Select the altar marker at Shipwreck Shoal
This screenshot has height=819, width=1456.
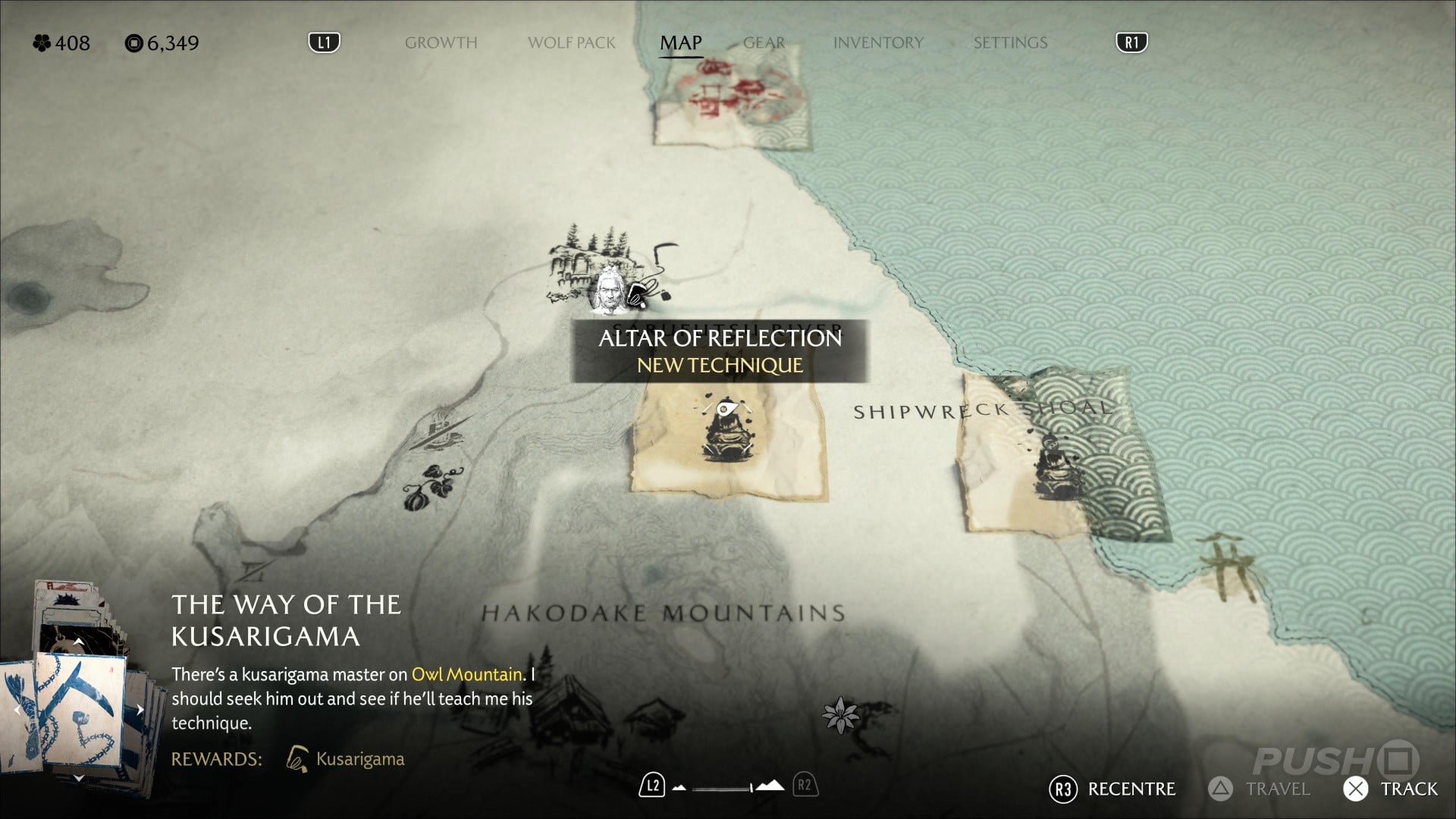pyautogui.click(x=1053, y=465)
